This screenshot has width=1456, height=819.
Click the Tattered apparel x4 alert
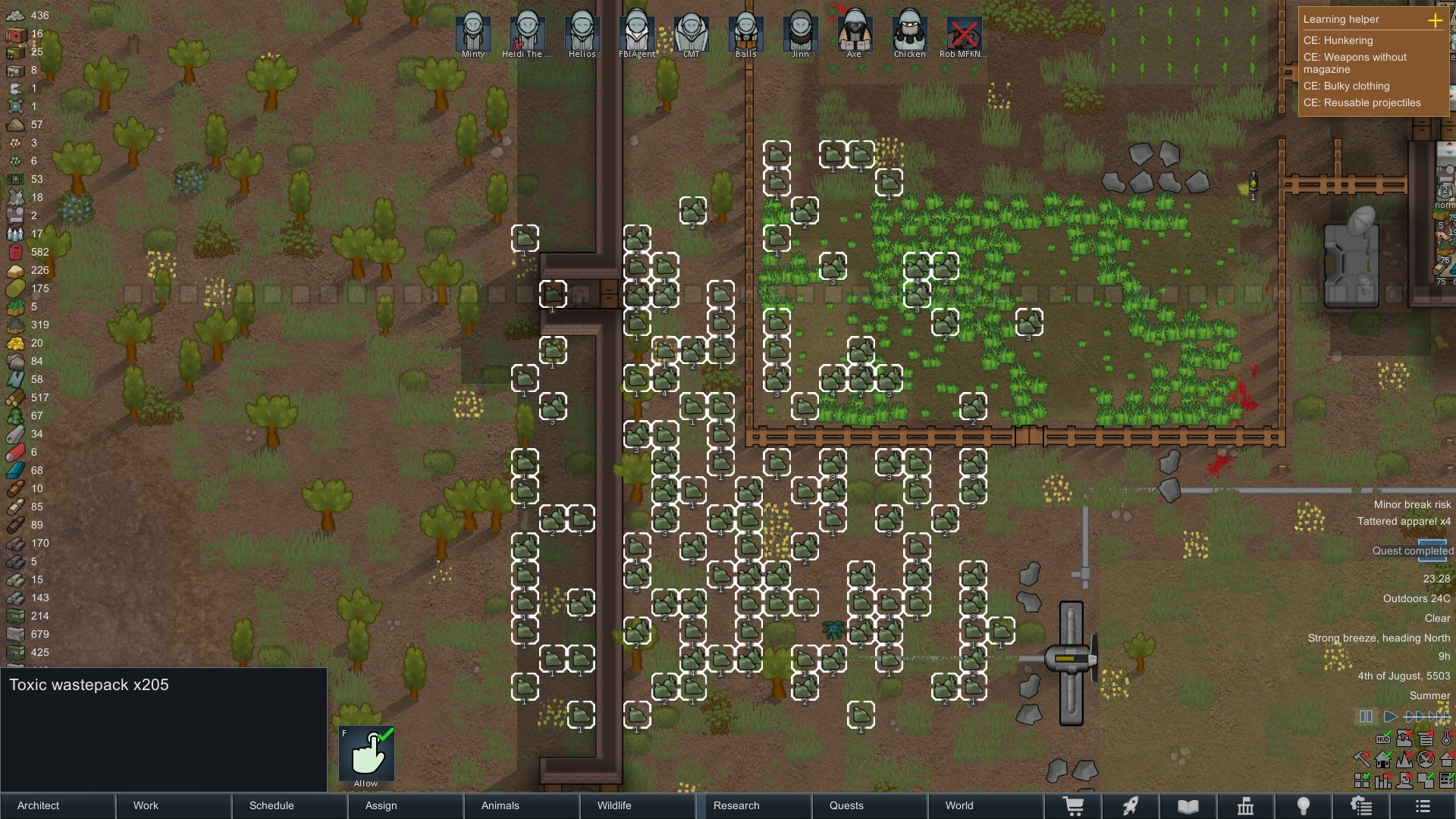tap(1404, 521)
